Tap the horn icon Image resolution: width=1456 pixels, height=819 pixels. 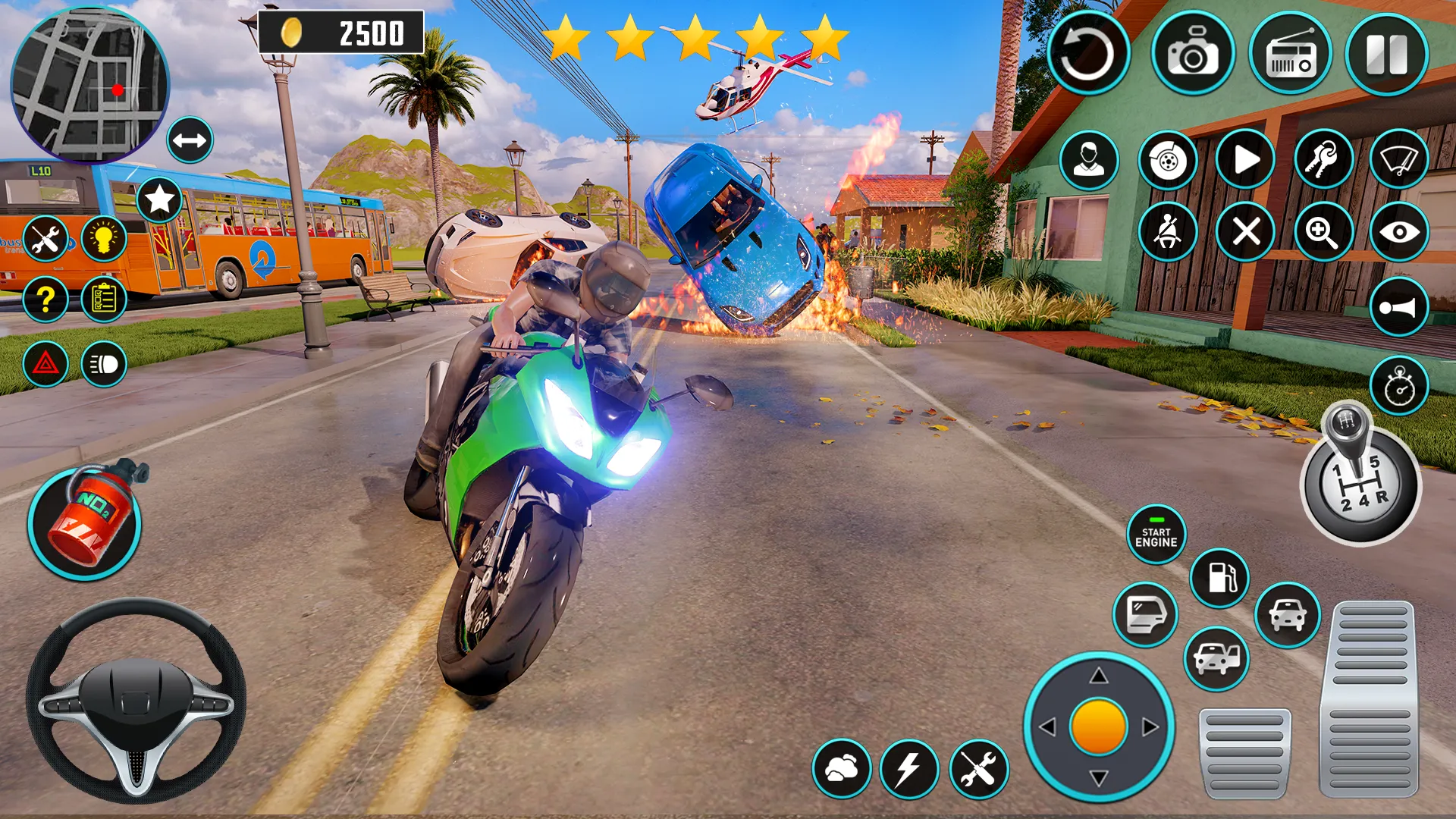click(x=1399, y=307)
